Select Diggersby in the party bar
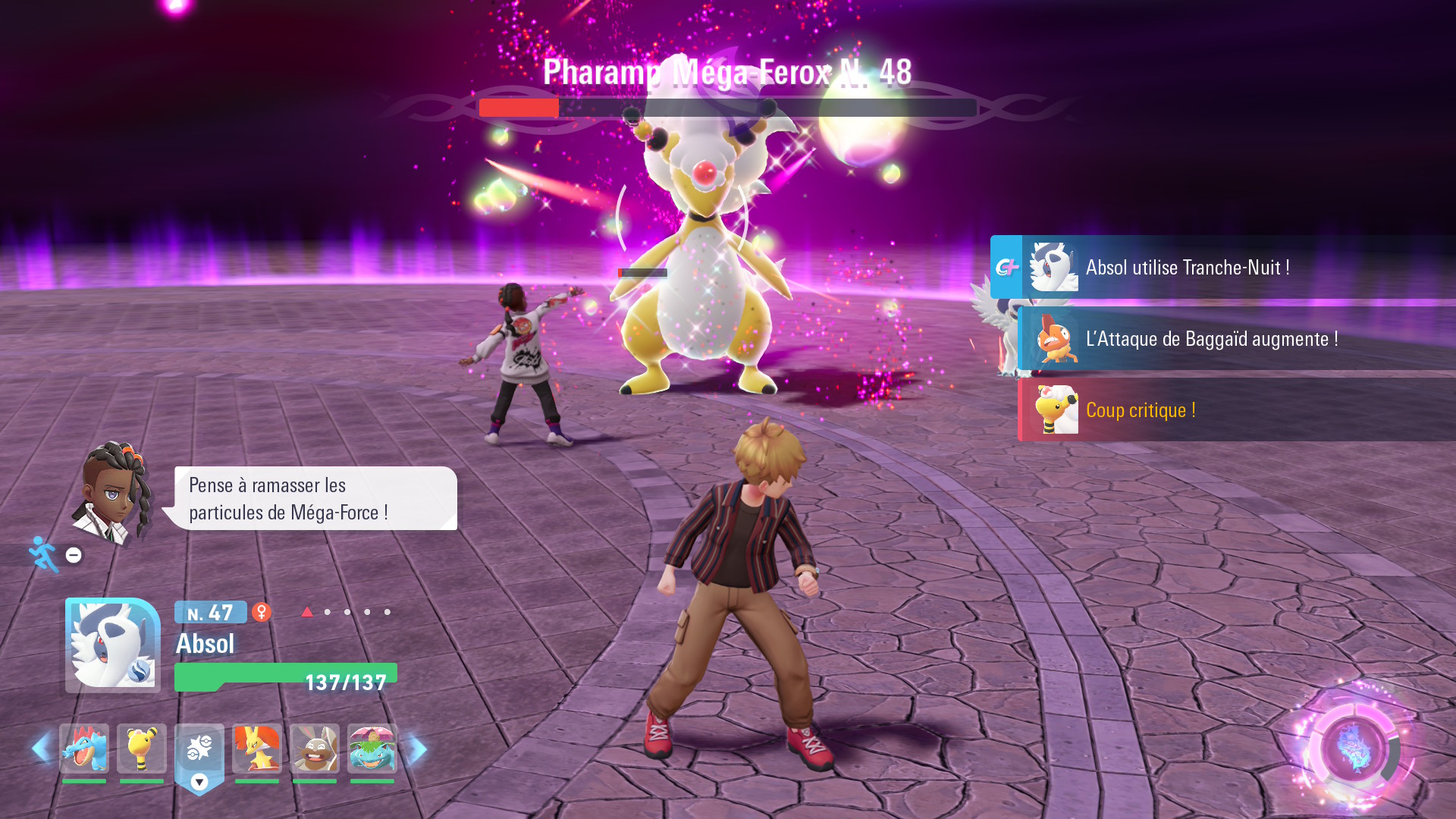Viewport: 1456px width, 819px height. pos(315,748)
